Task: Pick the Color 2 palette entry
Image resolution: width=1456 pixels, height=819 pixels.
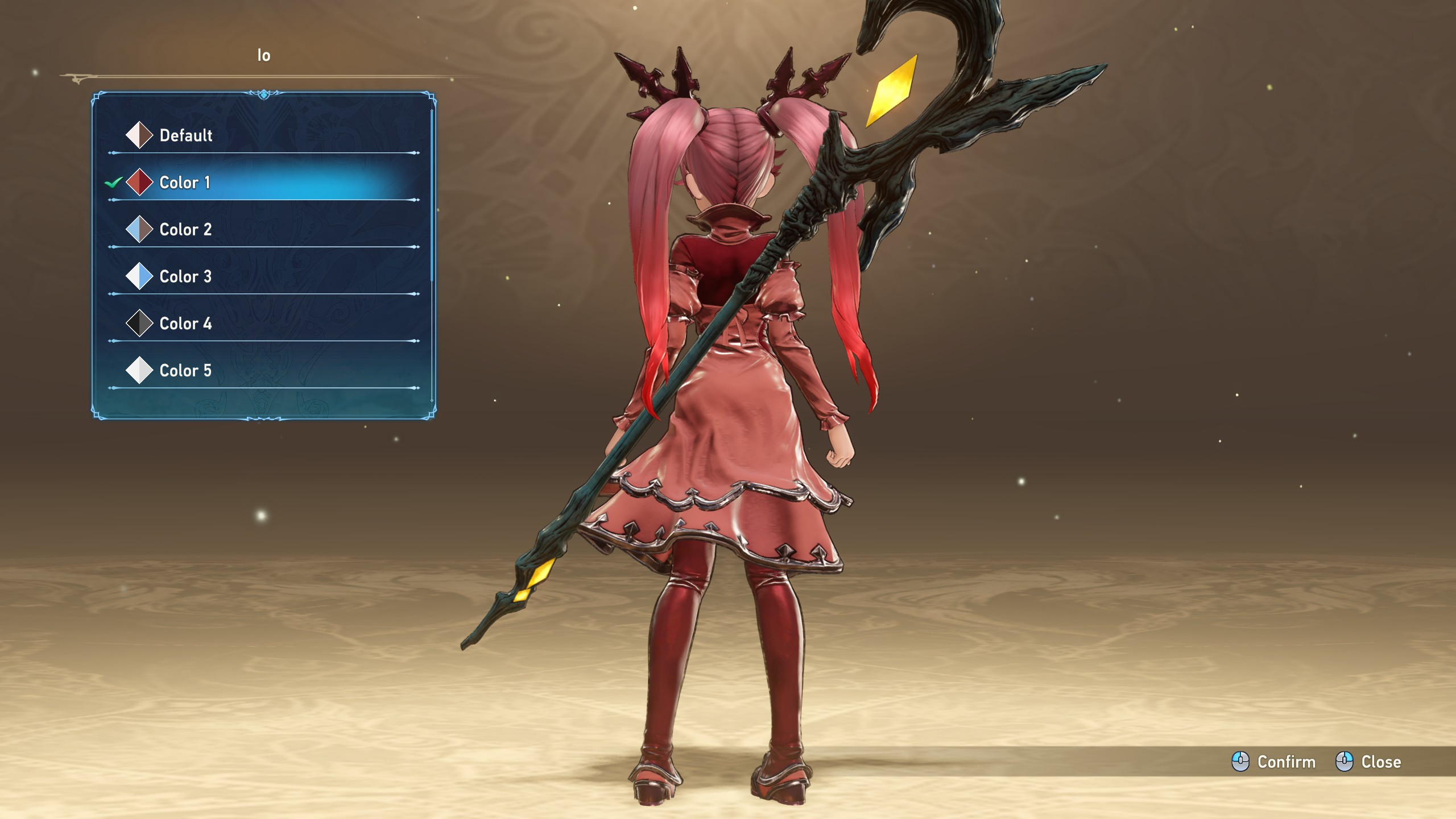Action: [x=185, y=230]
